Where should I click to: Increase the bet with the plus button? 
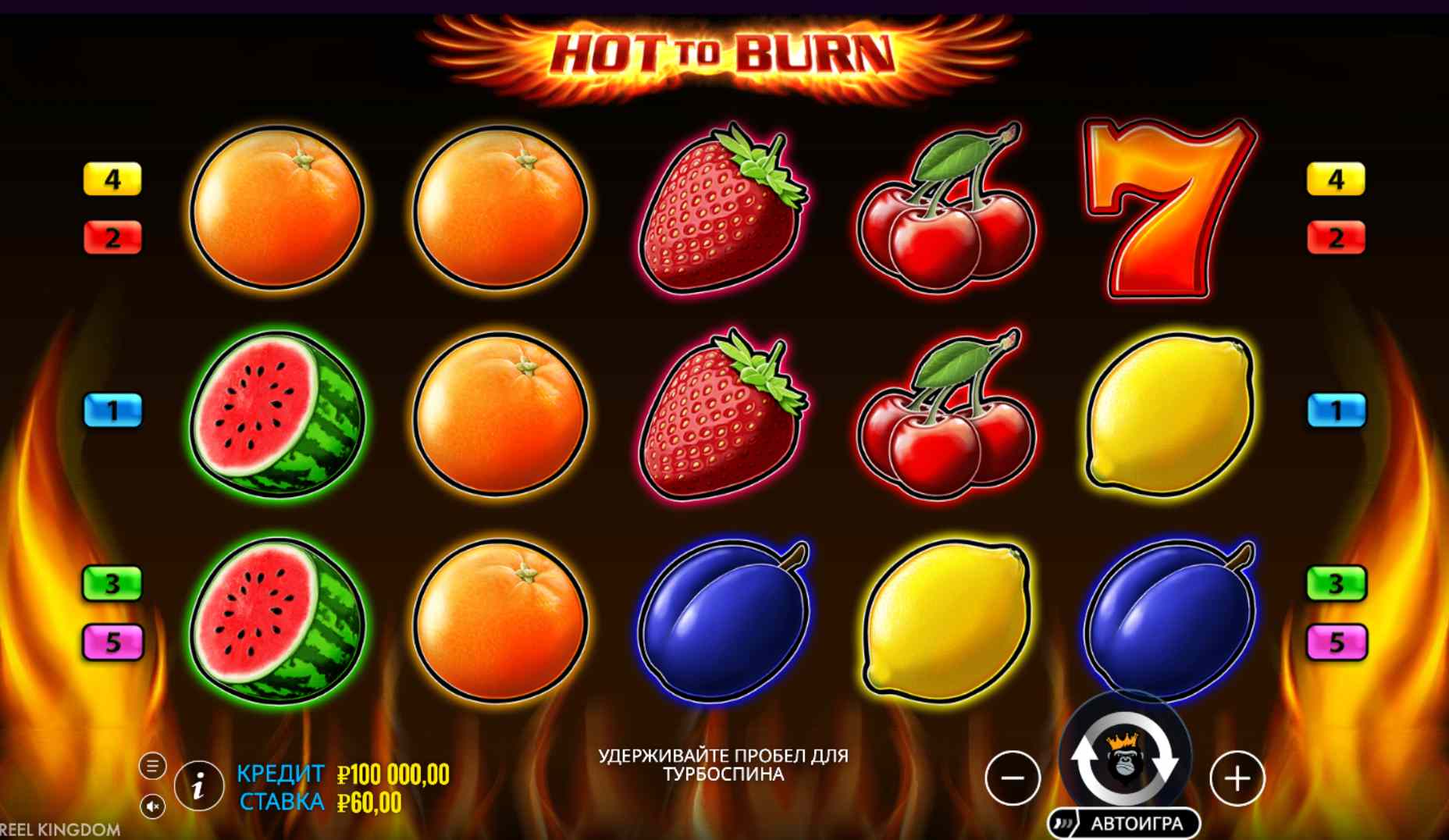pos(1240,779)
